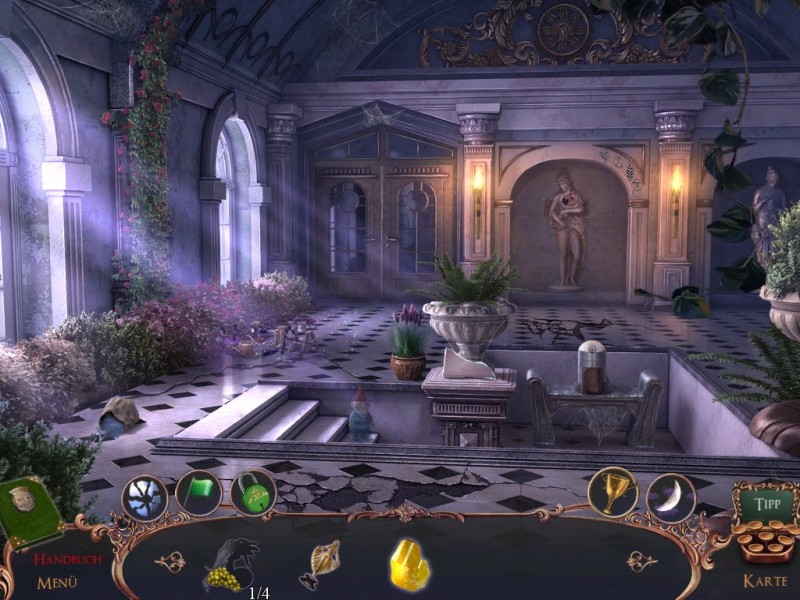Open the Handbuch journal
This screenshot has height=600, width=800.
coord(67,560)
